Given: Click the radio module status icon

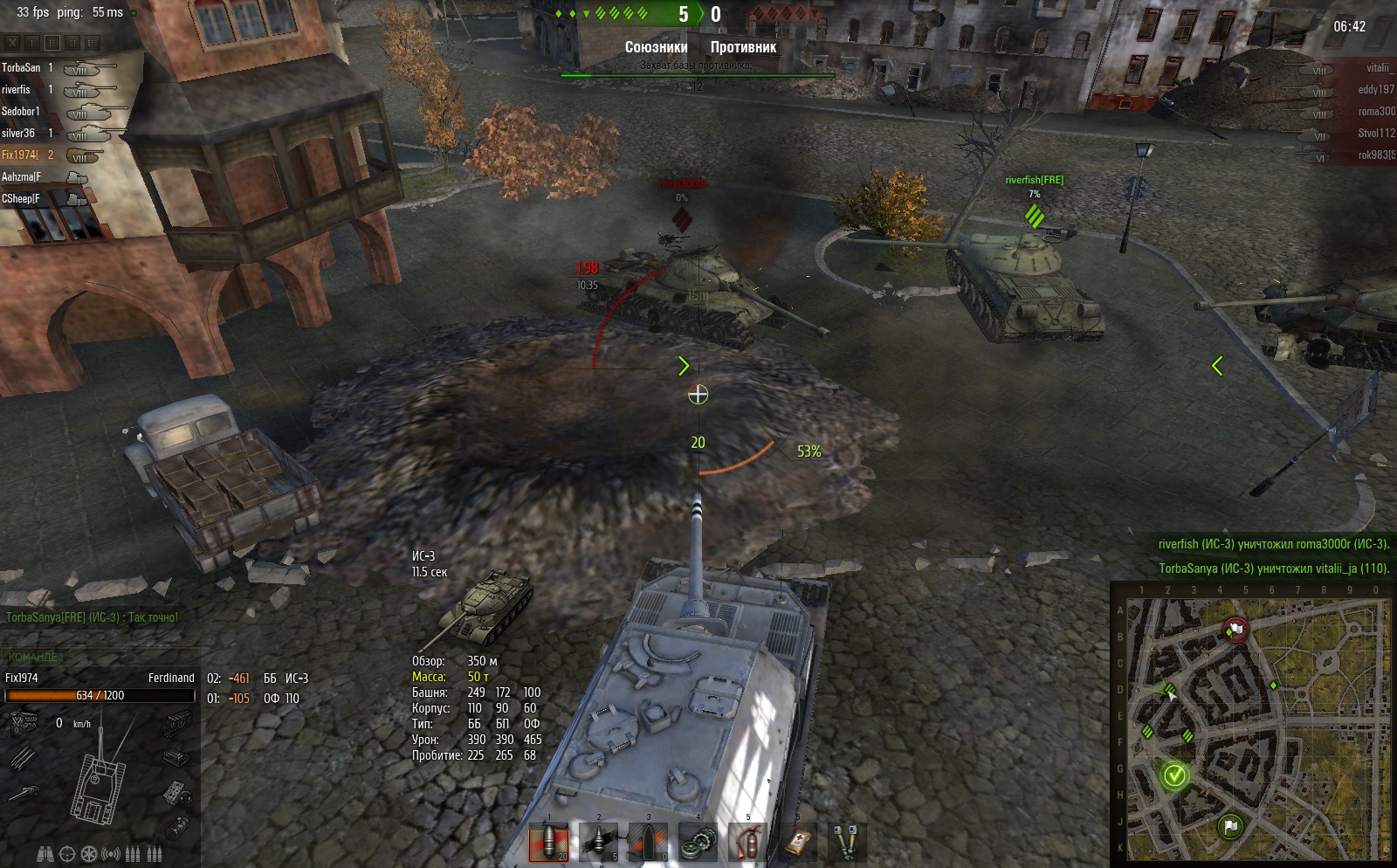Looking at the screenshot, I should (x=176, y=793).
